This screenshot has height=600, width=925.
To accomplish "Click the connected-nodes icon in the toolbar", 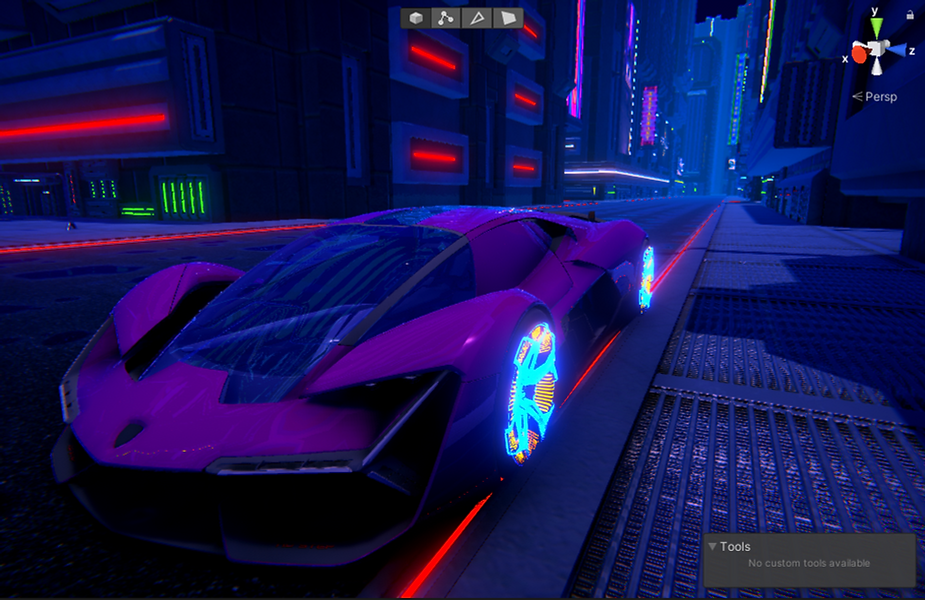I will pyautogui.click(x=446, y=18).
